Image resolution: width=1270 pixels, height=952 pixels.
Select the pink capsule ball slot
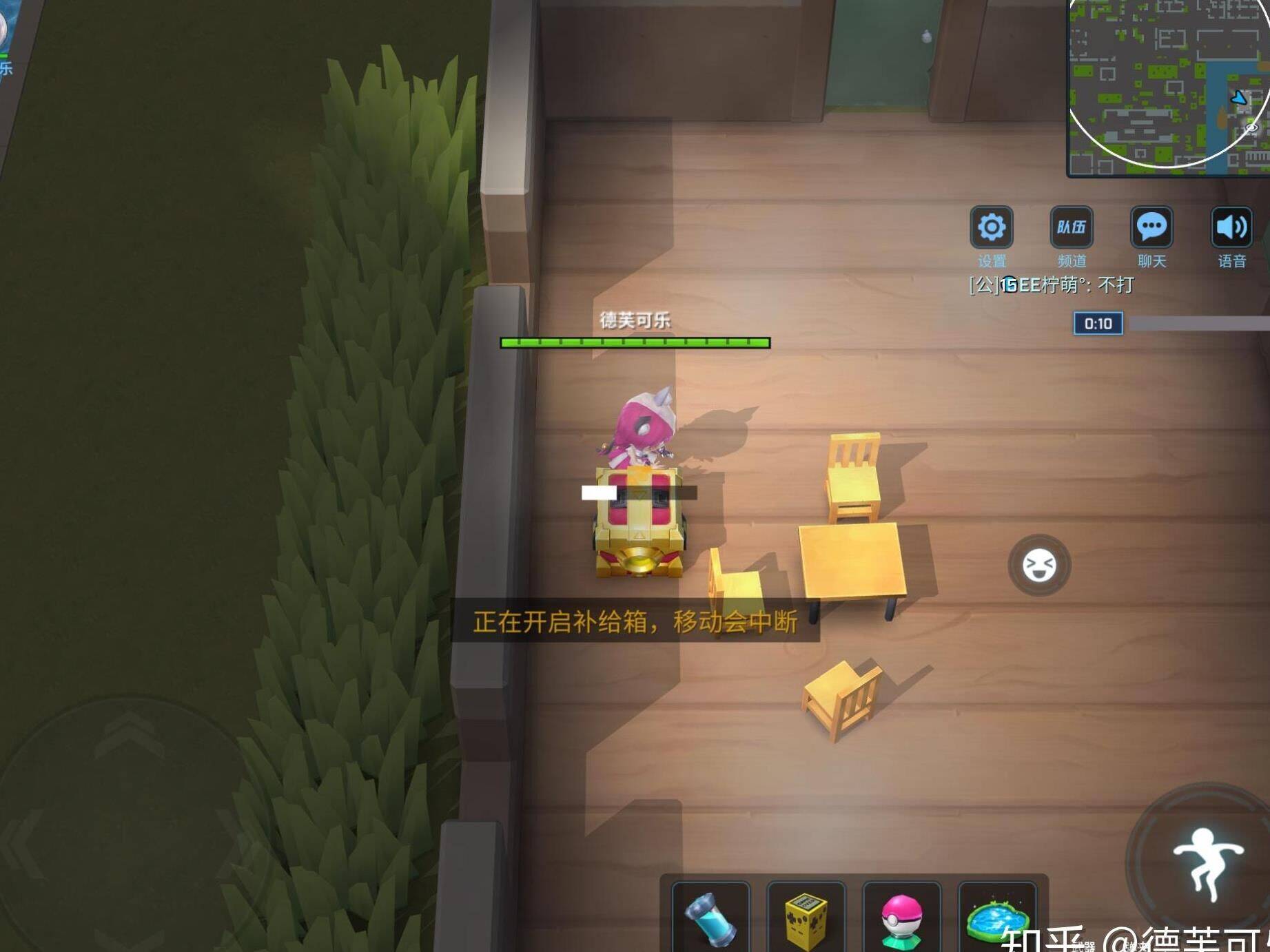901,918
